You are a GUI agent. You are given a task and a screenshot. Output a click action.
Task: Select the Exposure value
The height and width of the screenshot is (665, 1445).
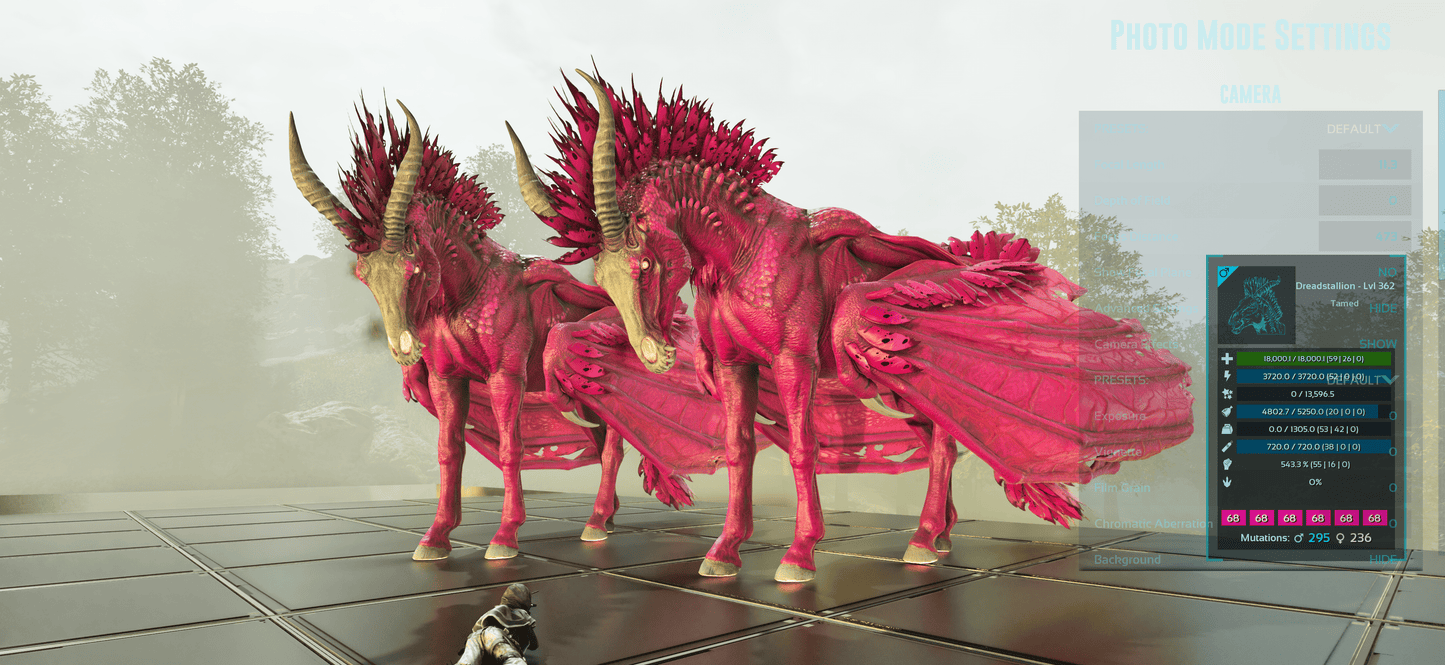point(1392,416)
